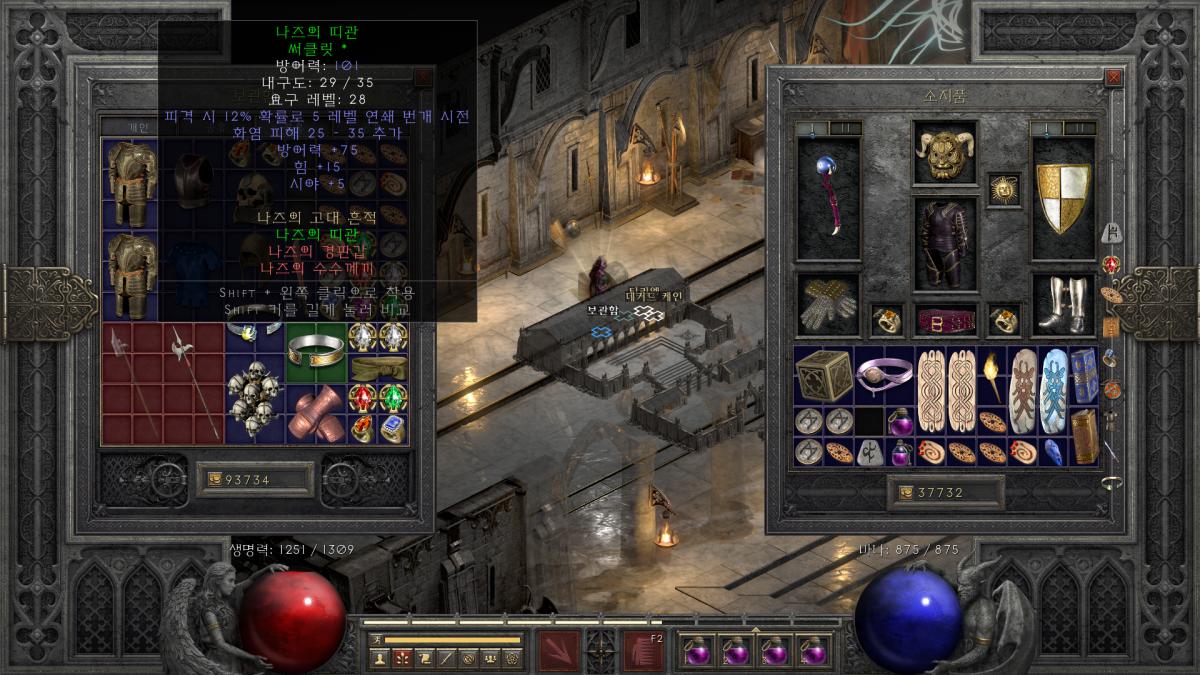Viewport: 1200px width, 675px height.
Task: Select the Horadric Cube in inventory
Action: (823, 377)
